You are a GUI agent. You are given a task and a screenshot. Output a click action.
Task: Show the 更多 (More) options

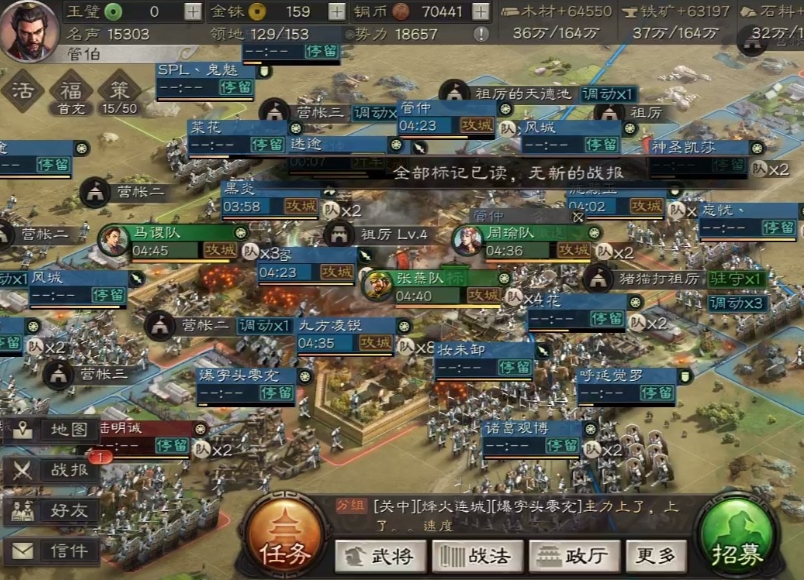point(656,556)
